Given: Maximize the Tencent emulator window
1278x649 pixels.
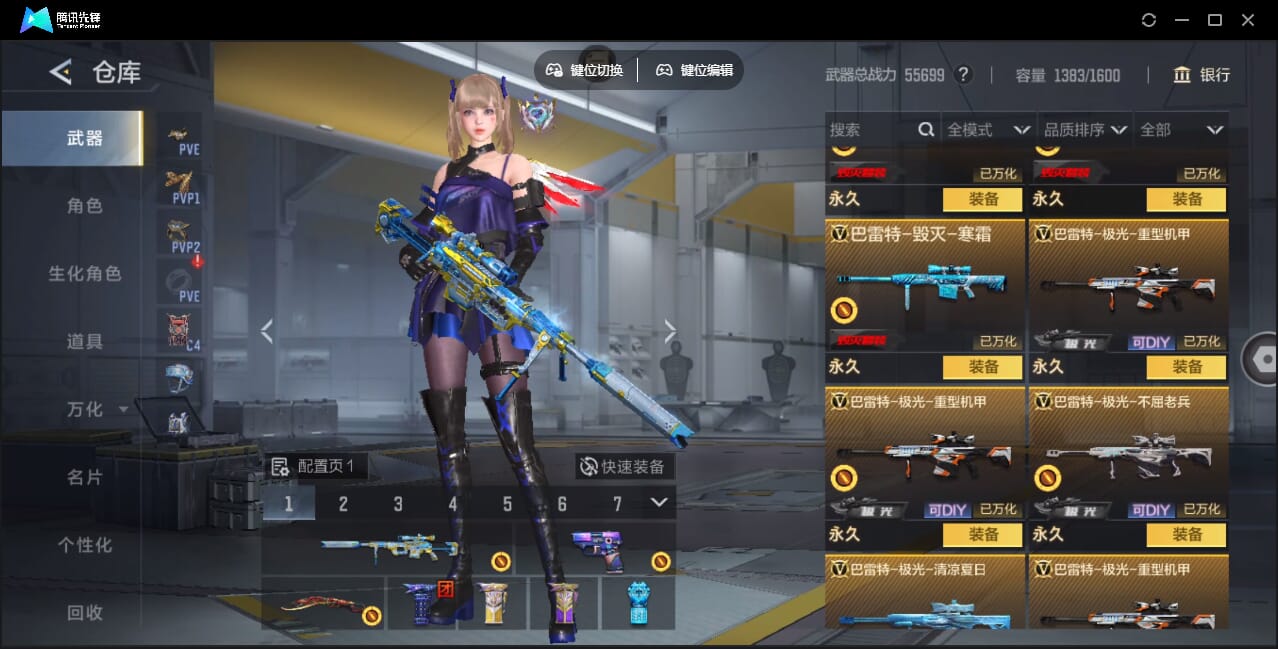Looking at the screenshot, I should click(1215, 20).
